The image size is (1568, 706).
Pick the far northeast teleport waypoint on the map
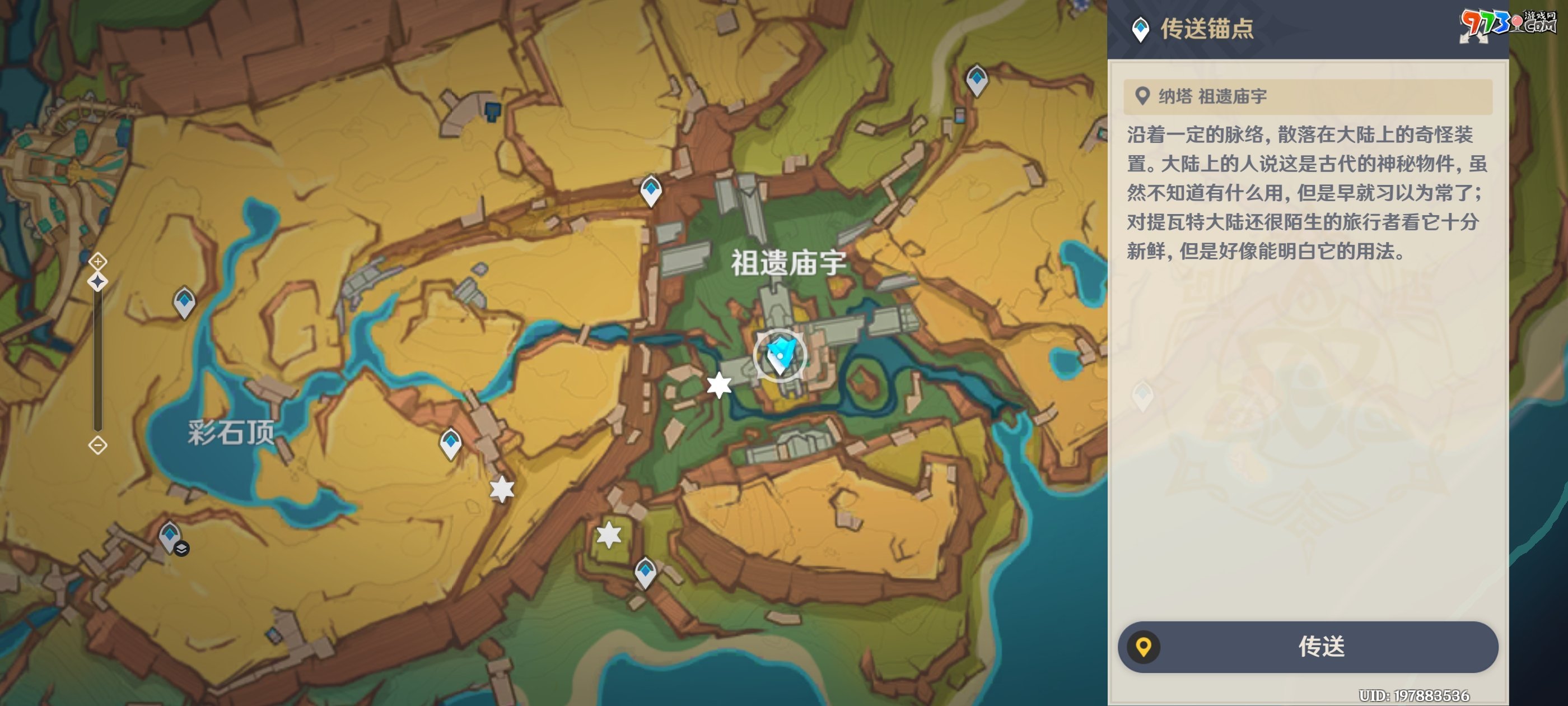(976, 80)
